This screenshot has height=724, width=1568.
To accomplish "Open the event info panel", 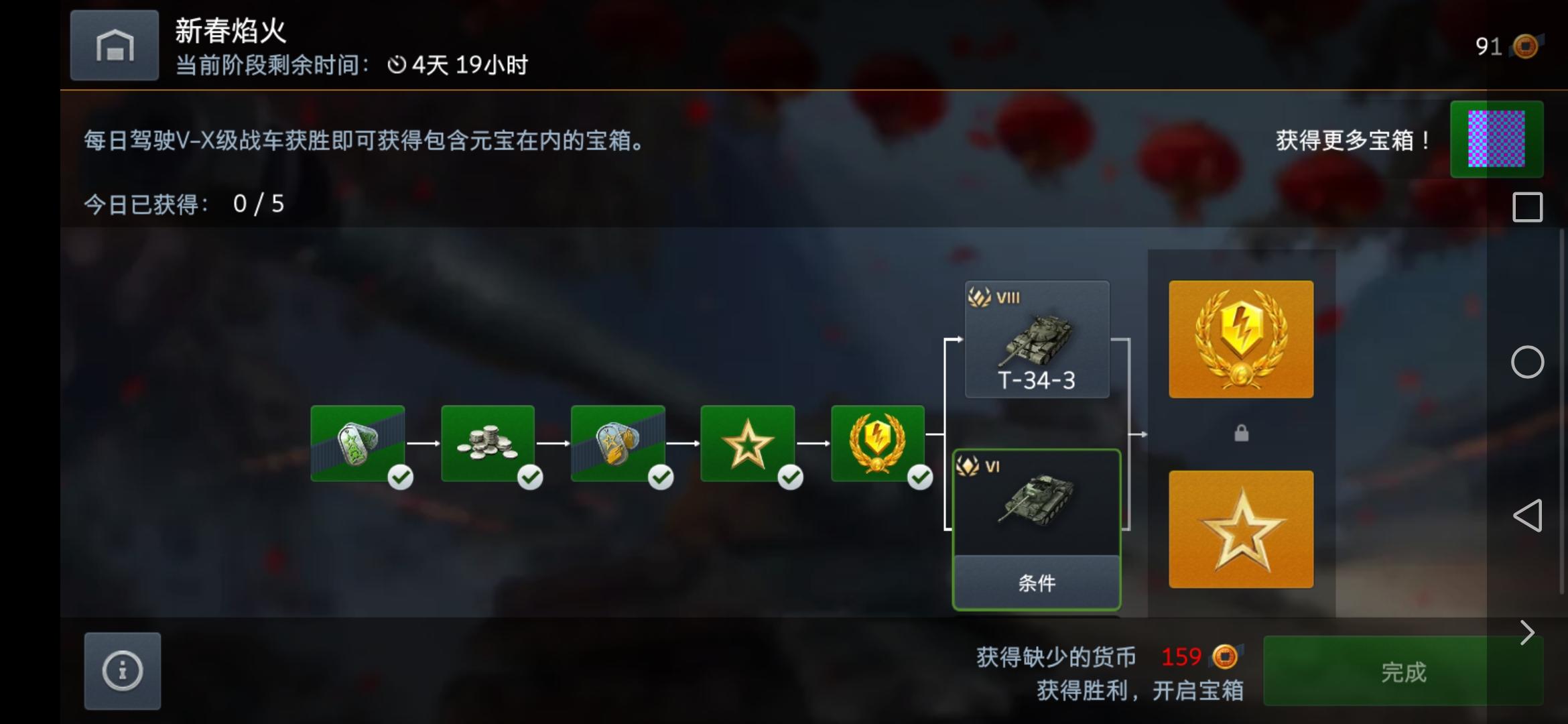I will [x=121, y=671].
